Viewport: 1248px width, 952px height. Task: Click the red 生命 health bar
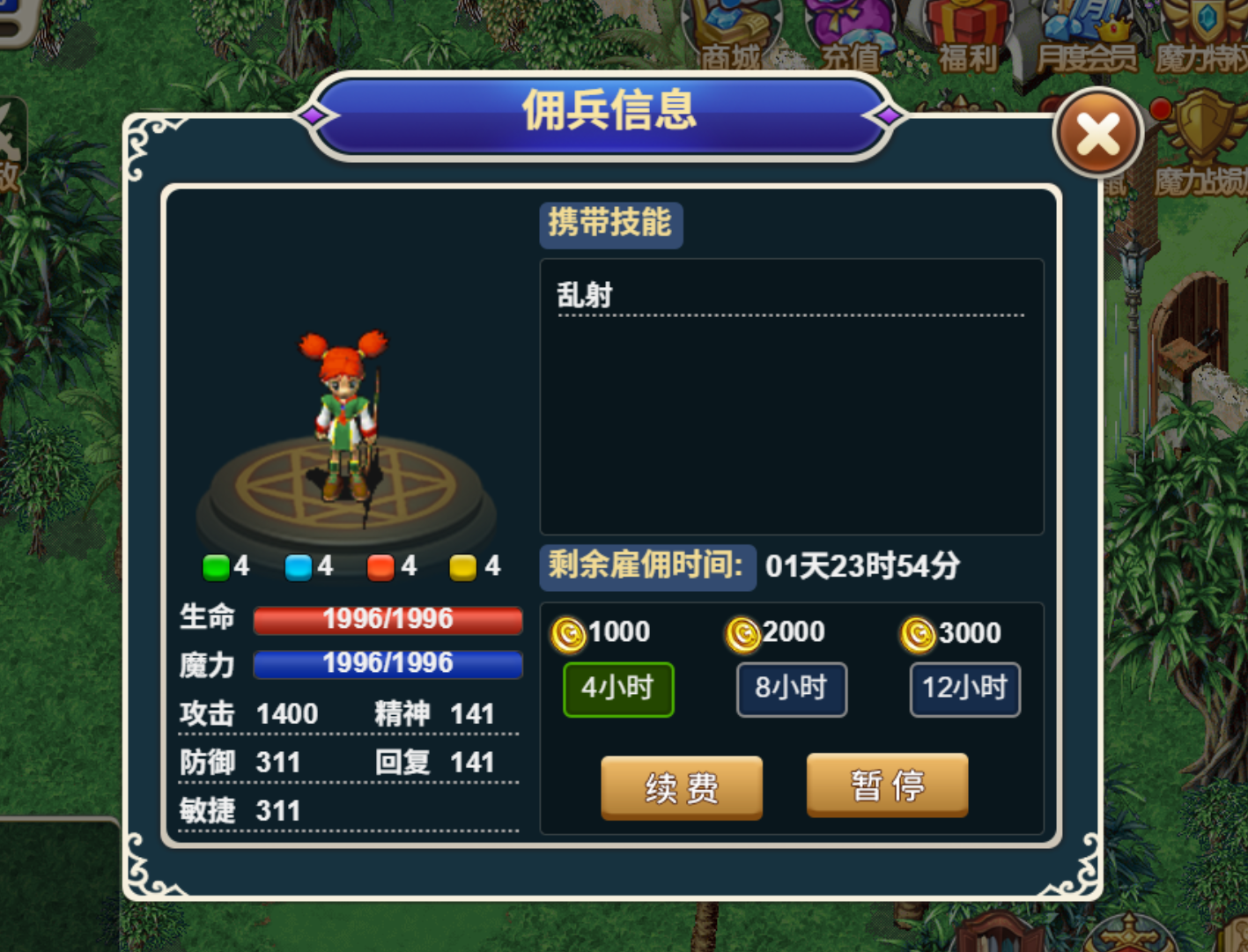(x=388, y=619)
